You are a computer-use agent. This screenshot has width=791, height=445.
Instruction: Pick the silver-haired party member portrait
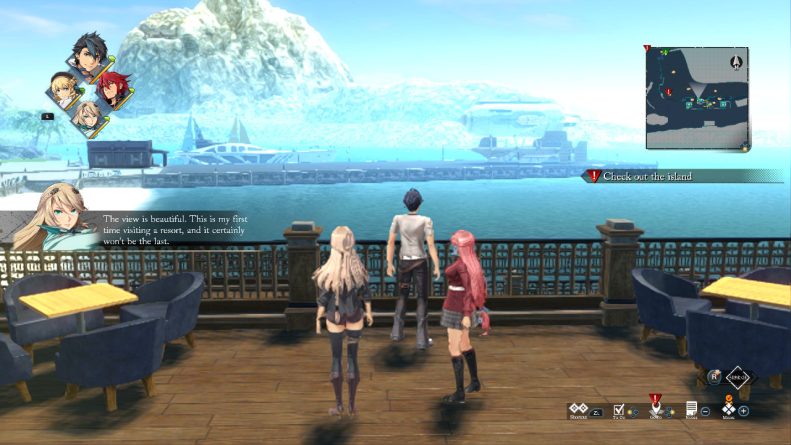[x=87, y=119]
